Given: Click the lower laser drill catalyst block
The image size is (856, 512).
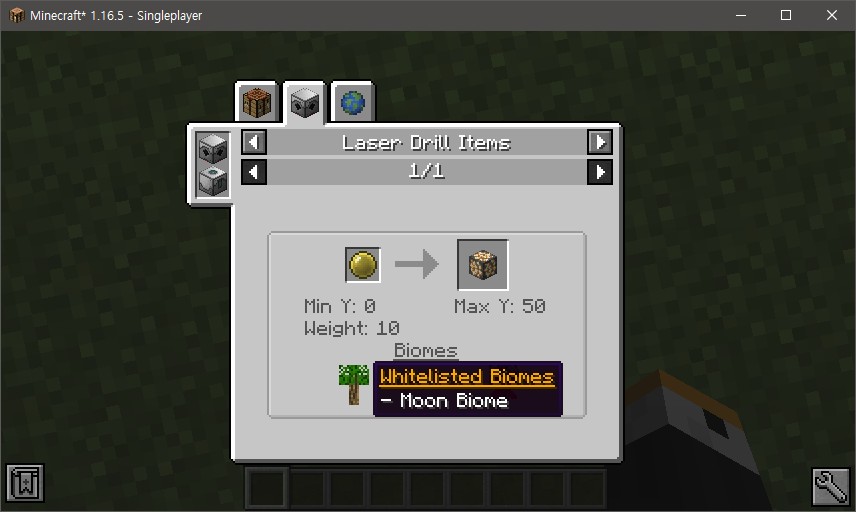Looking at the screenshot, I should tap(212, 180).
